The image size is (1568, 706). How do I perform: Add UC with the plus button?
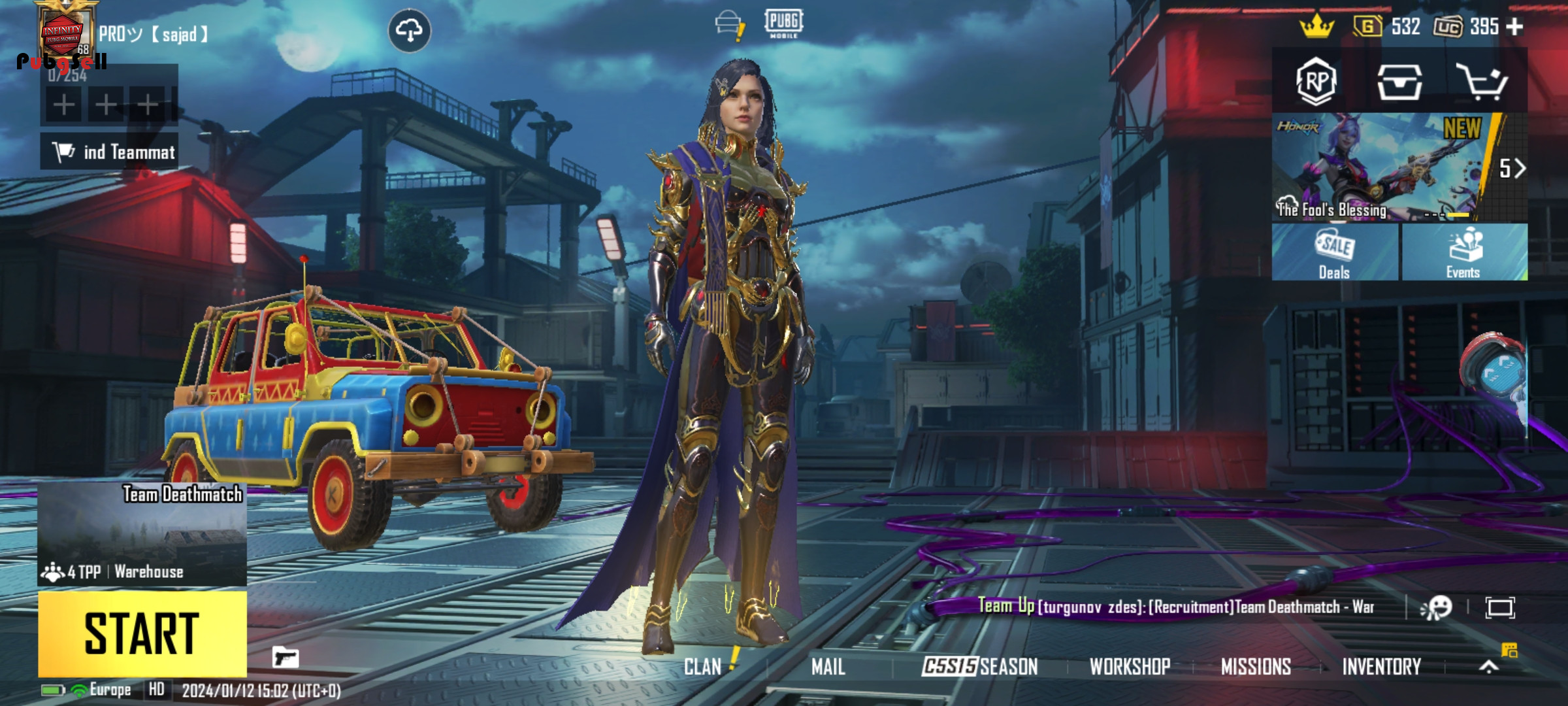pos(1514,27)
